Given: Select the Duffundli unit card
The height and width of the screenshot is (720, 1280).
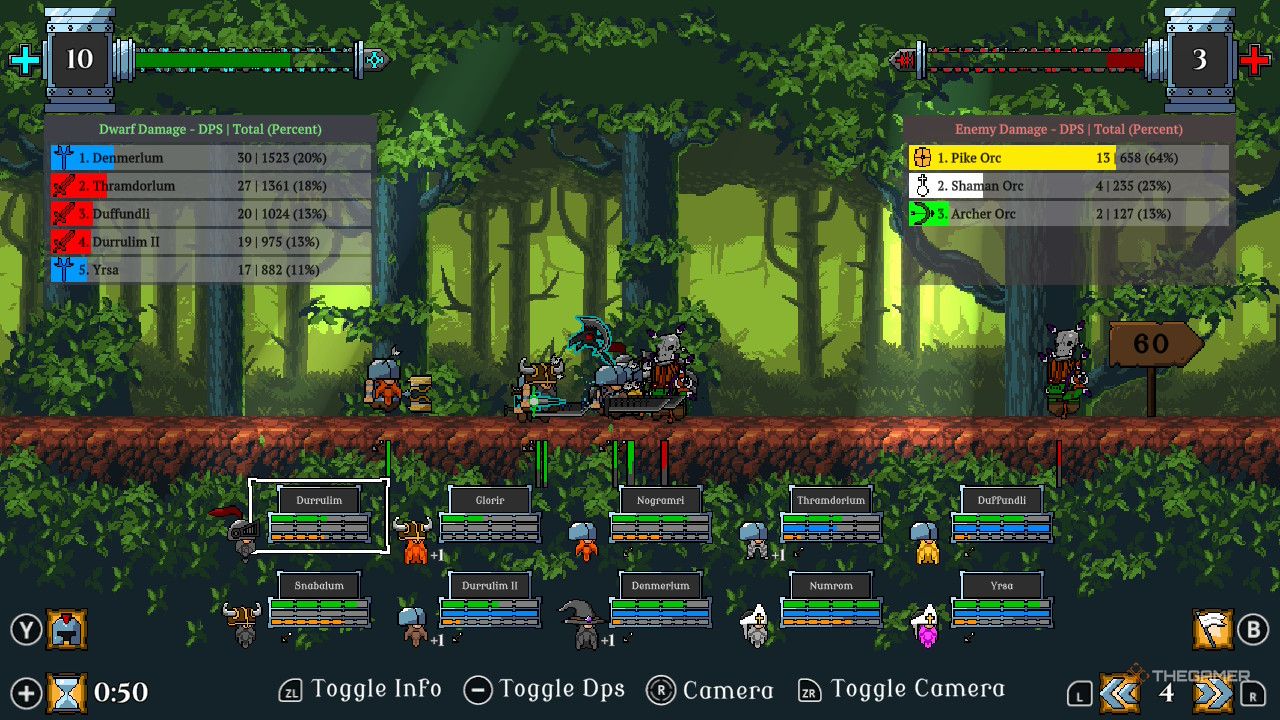Looking at the screenshot, I should (x=1001, y=515).
